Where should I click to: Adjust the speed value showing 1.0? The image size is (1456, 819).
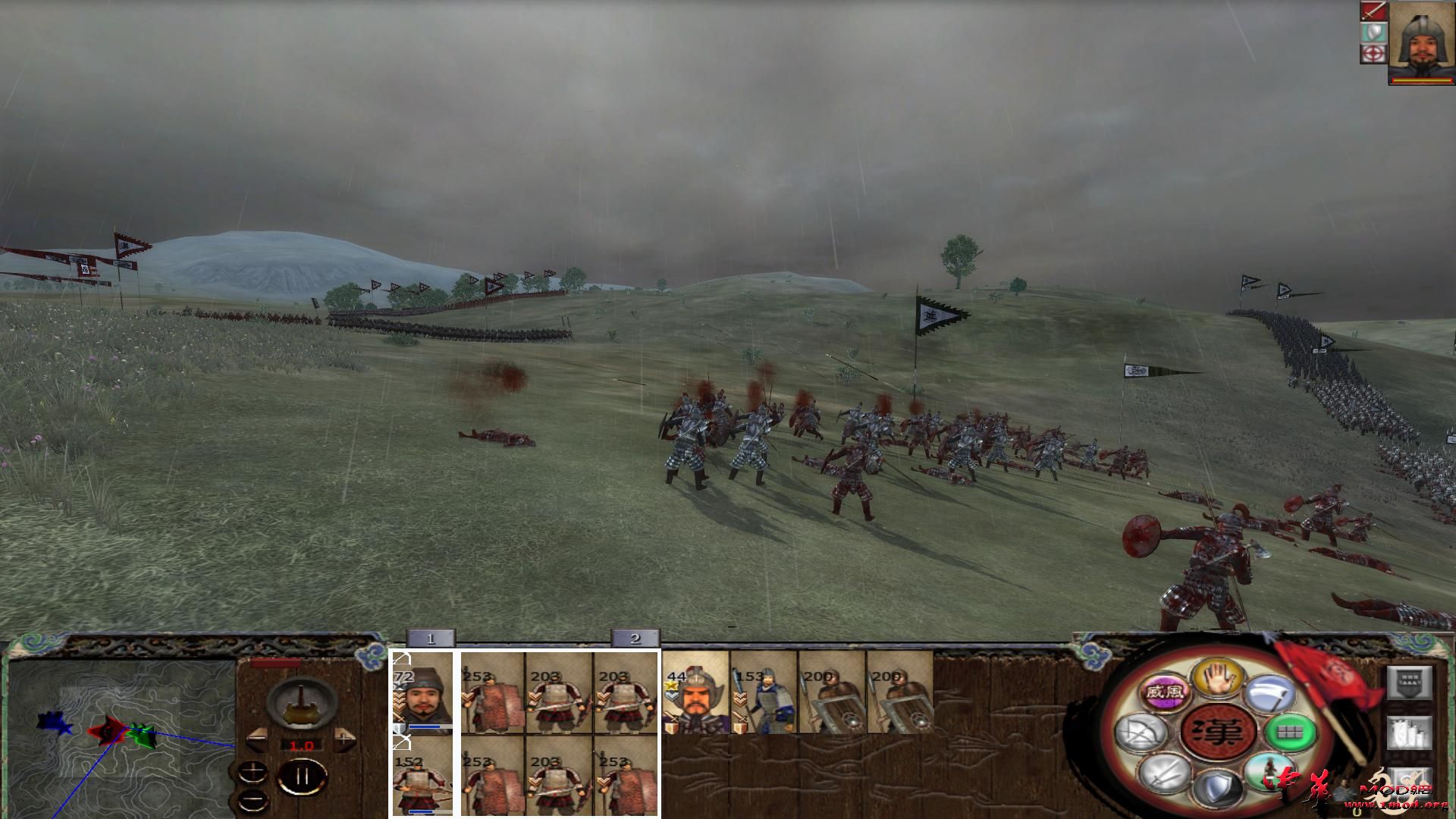[x=302, y=745]
